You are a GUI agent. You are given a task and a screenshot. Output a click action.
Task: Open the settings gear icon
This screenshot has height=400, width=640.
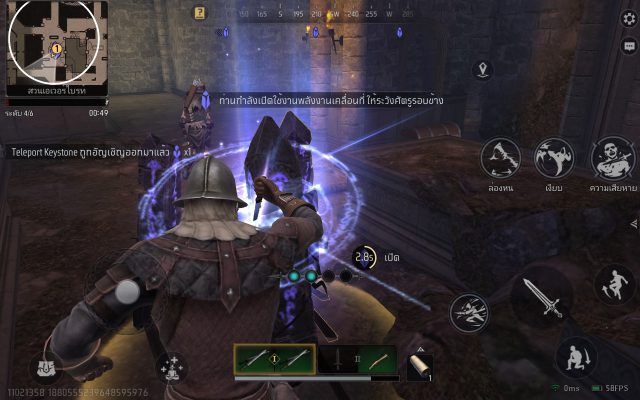pyautogui.click(x=628, y=19)
